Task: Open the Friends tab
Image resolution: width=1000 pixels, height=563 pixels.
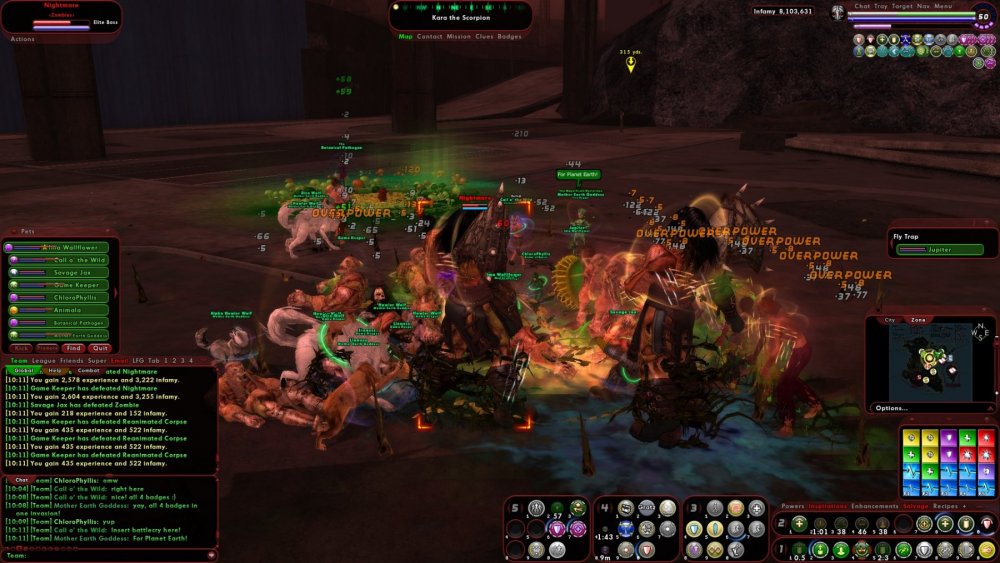Action: [x=72, y=360]
